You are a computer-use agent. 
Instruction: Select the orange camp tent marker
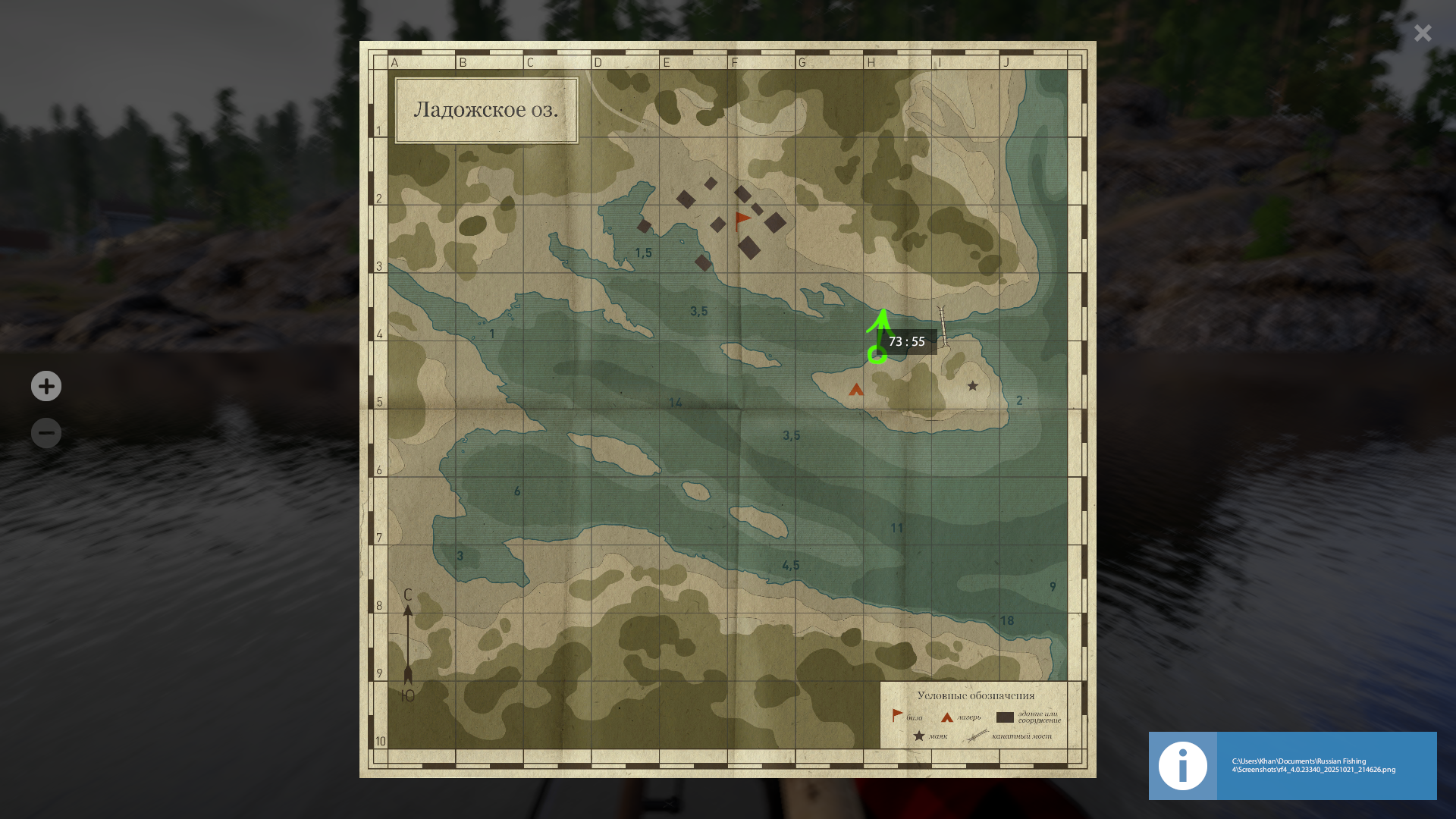(x=856, y=390)
